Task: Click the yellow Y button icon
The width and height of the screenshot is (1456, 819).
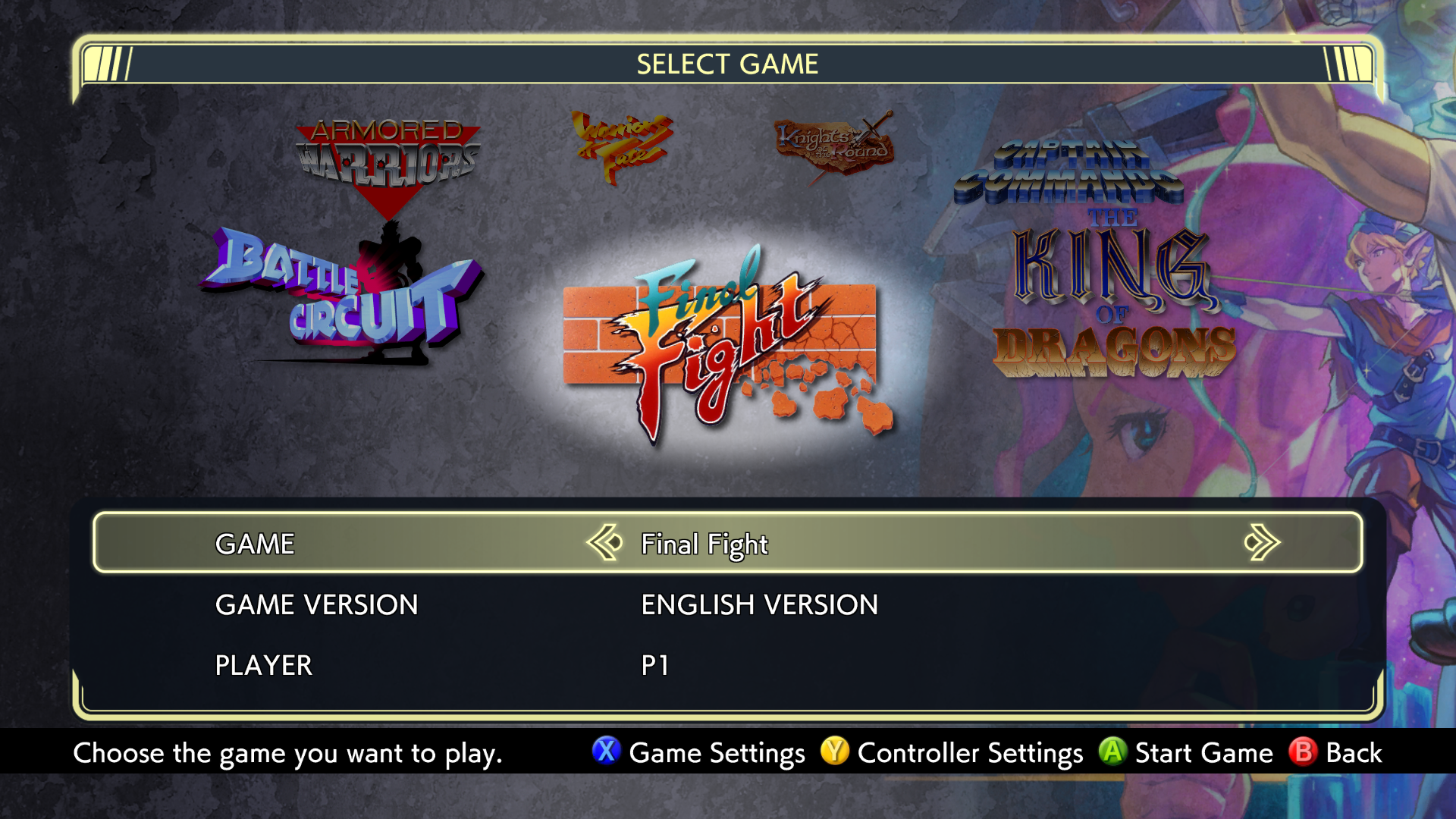Action: pos(834,753)
